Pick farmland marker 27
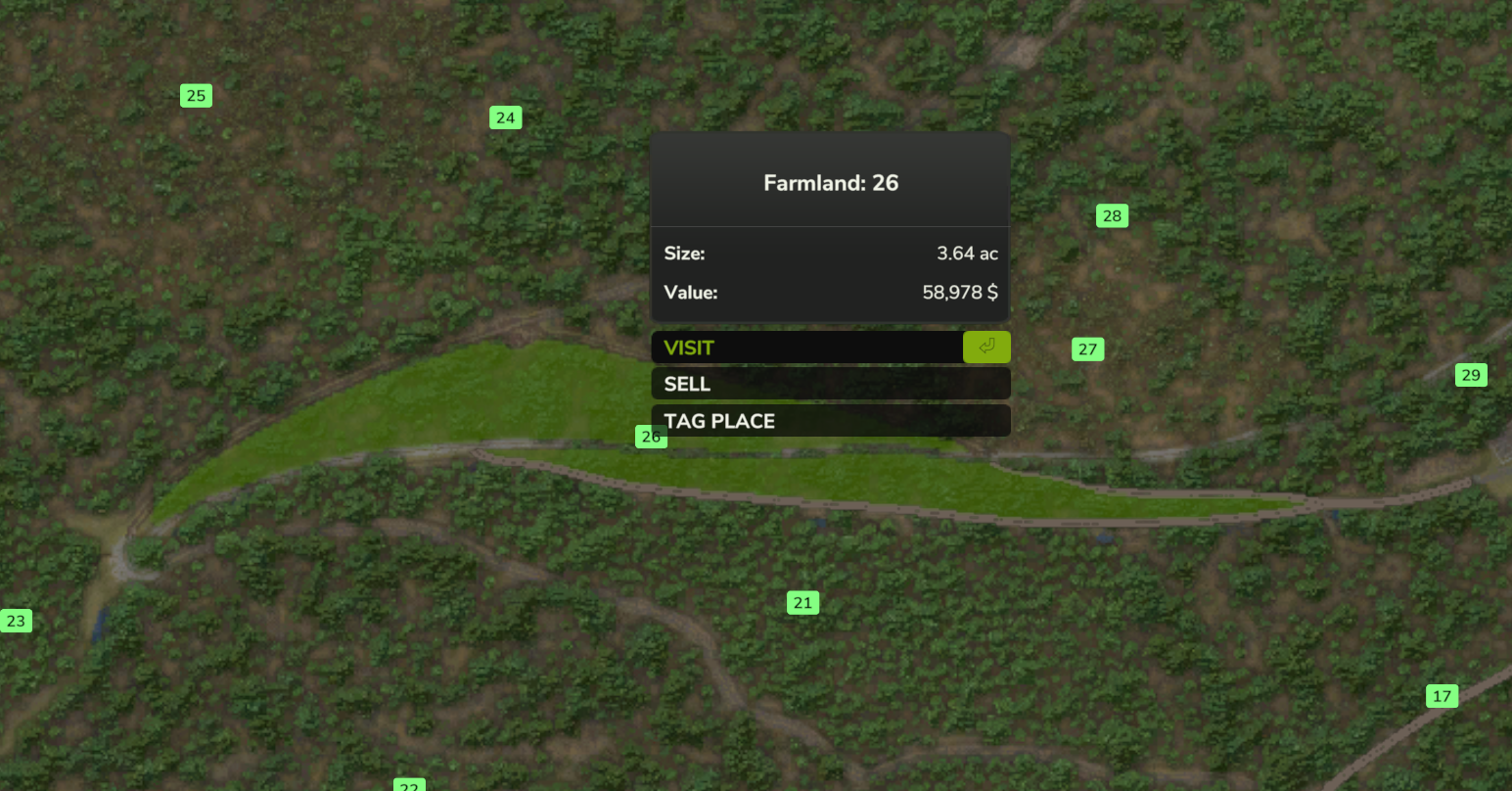The width and height of the screenshot is (1512, 791). tap(1087, 349)
